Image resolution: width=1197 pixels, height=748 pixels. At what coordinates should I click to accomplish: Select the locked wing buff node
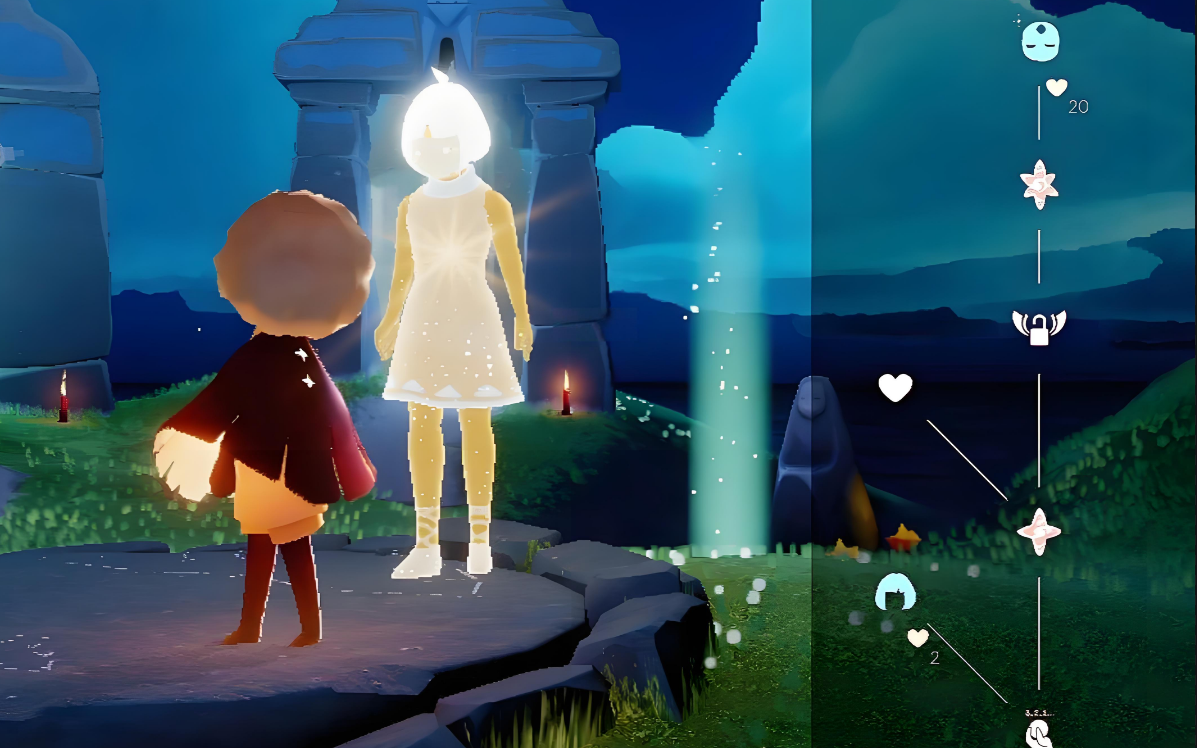click(1039, 327)
